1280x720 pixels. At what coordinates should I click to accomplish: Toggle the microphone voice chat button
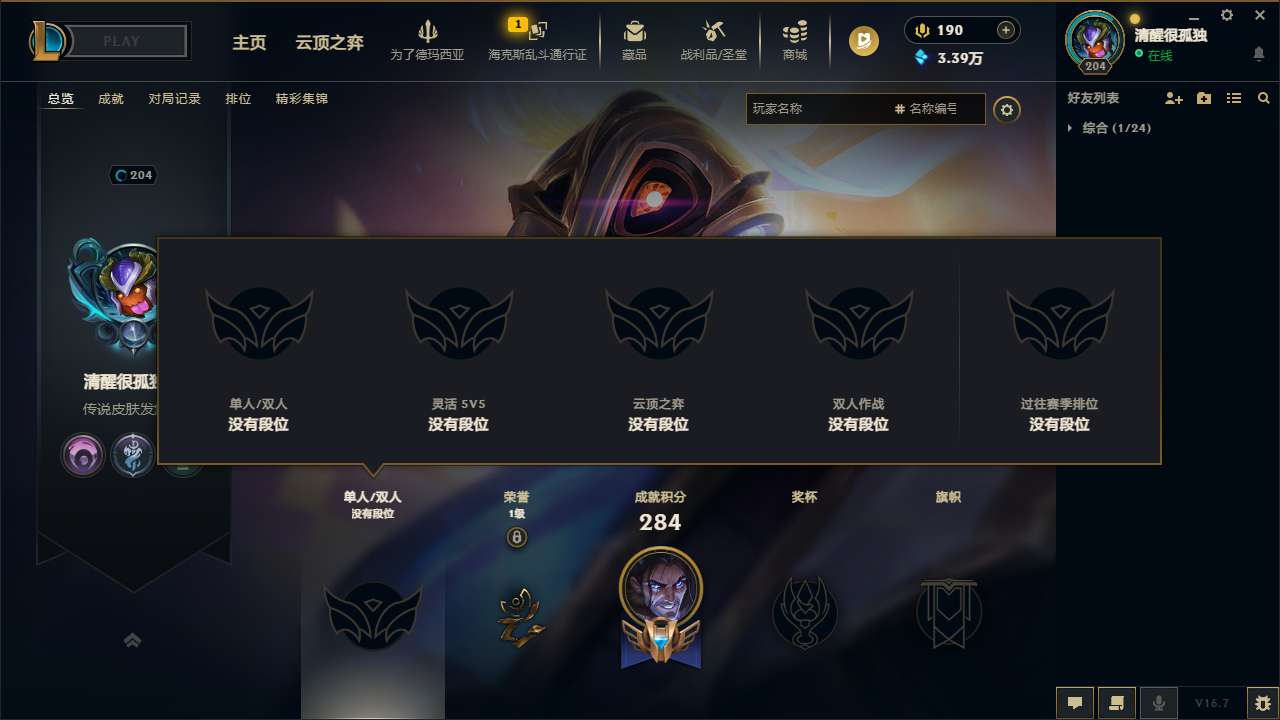point(1159,703)
